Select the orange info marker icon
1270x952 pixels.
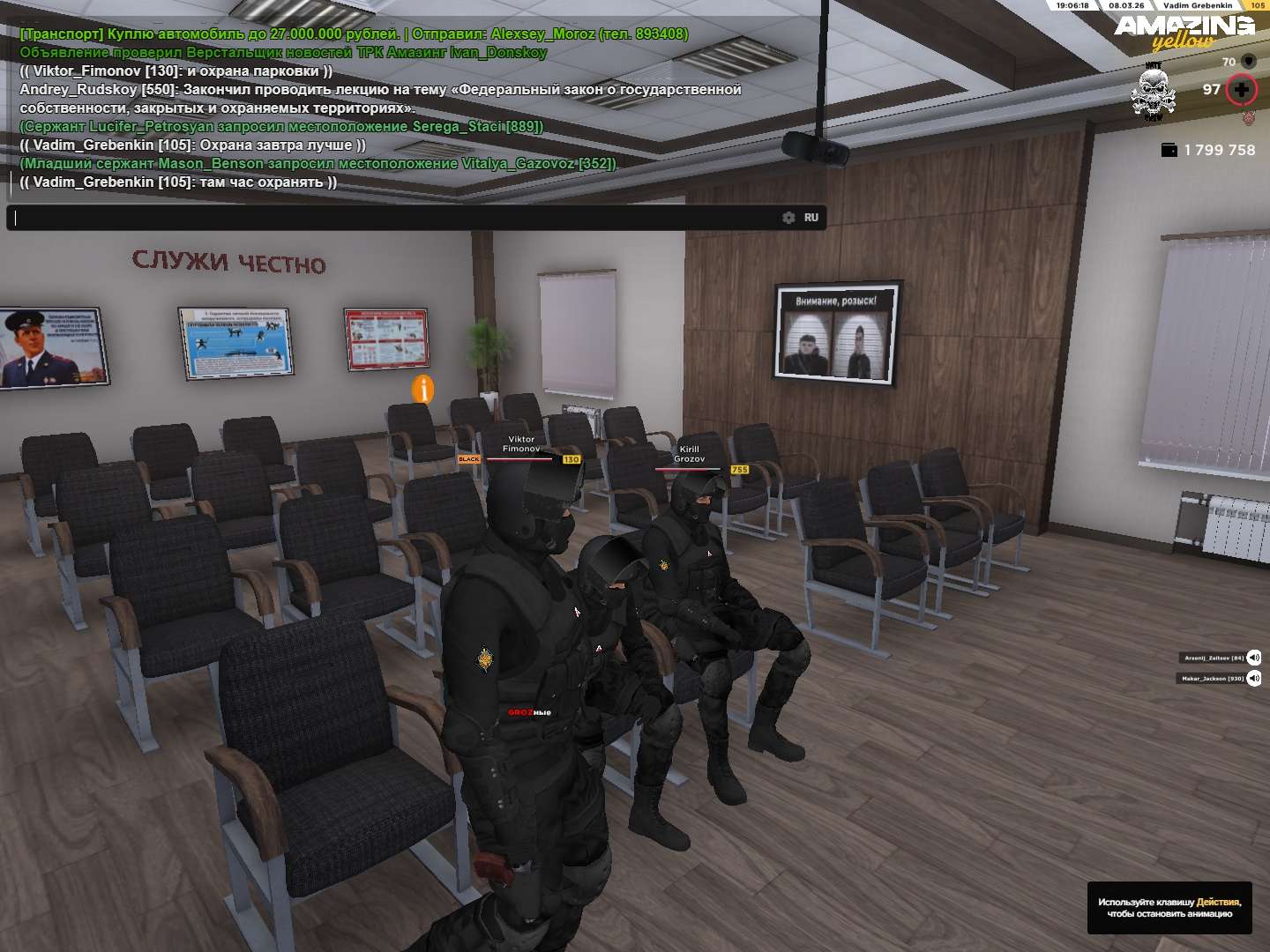click(x=423, y=389)
